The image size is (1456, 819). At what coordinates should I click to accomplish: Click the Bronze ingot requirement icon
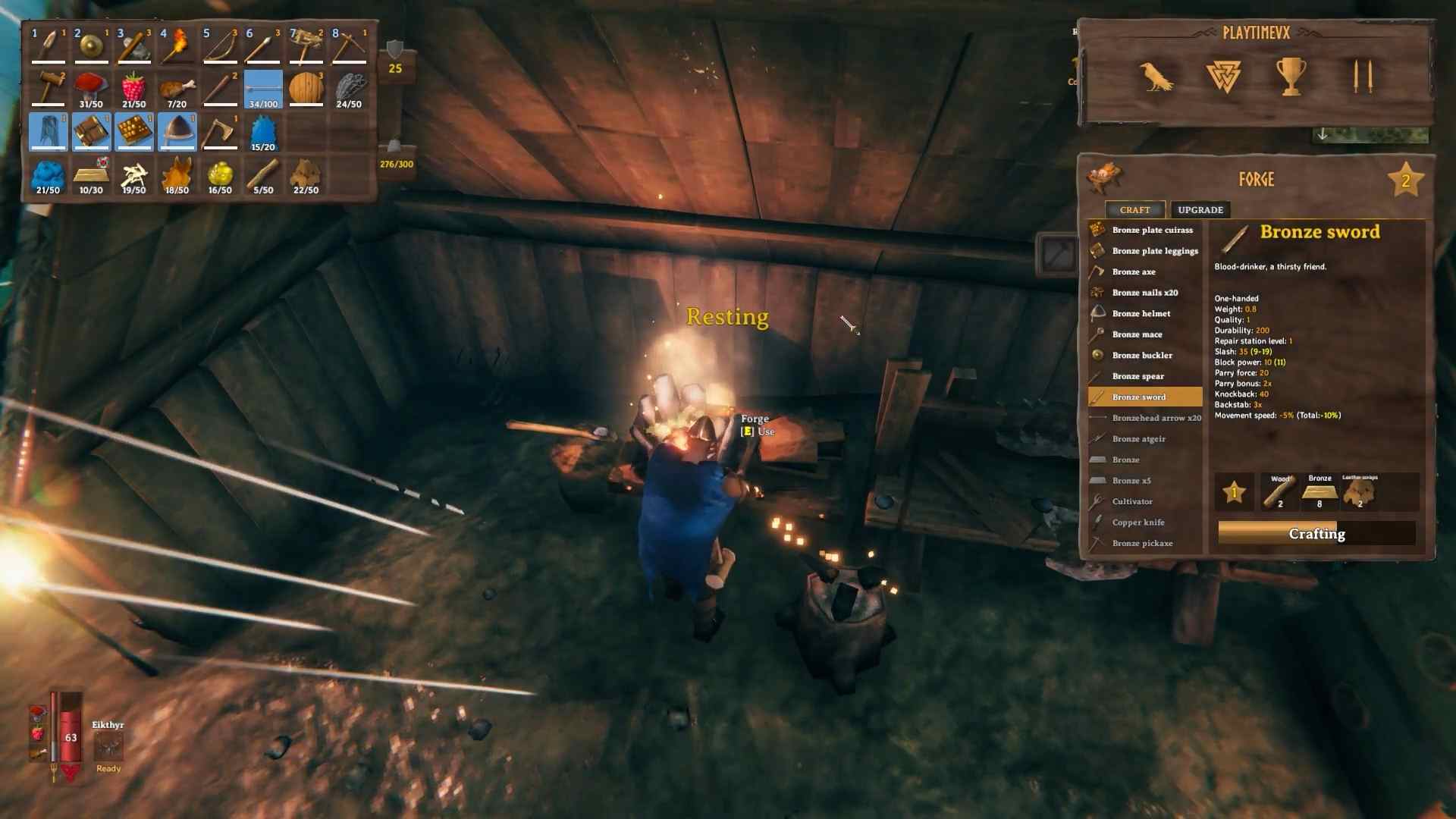(x=1318, y=493)
